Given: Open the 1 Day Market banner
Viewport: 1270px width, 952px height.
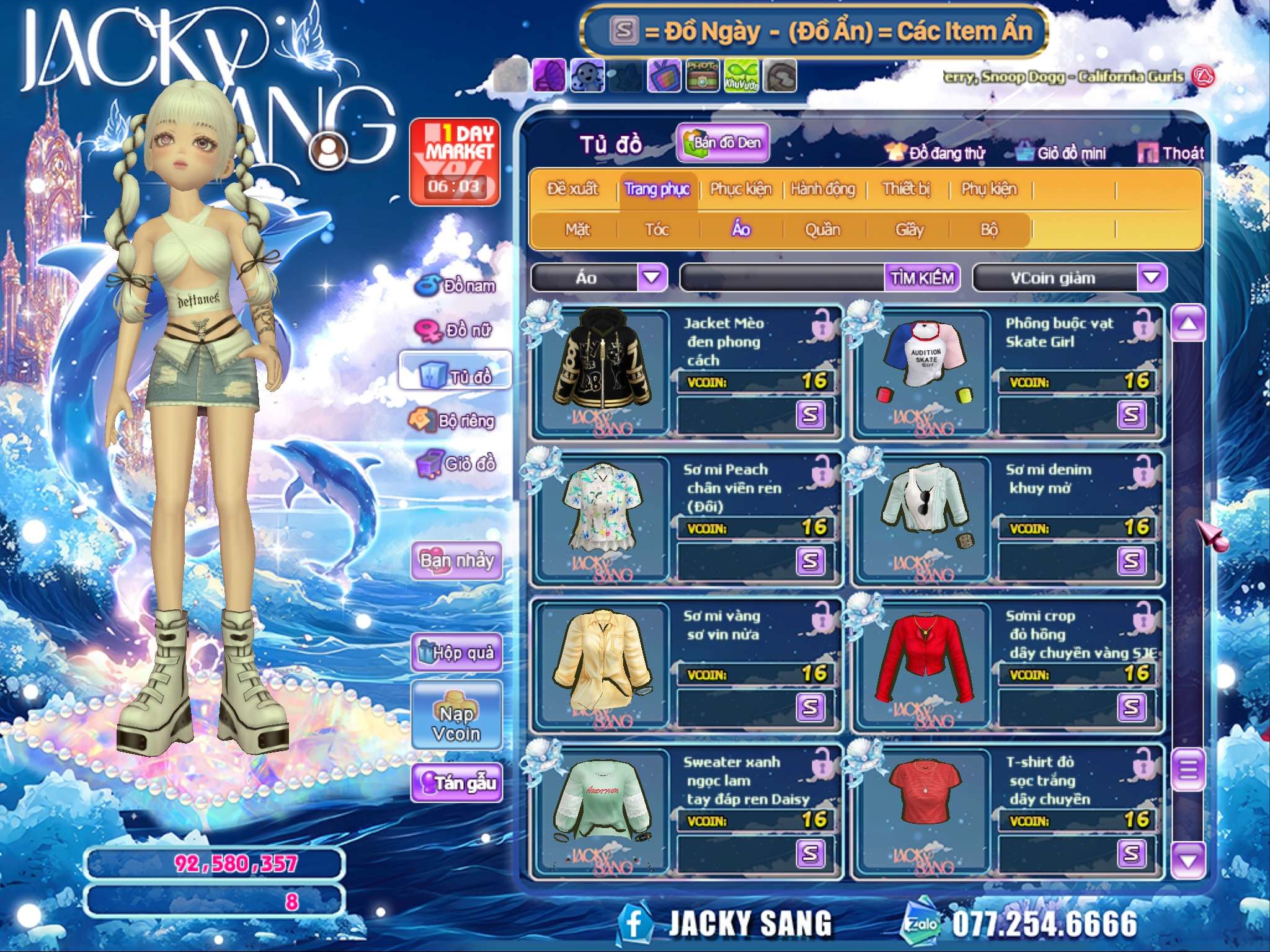Looking at the screenshot, I should point(455,161).
